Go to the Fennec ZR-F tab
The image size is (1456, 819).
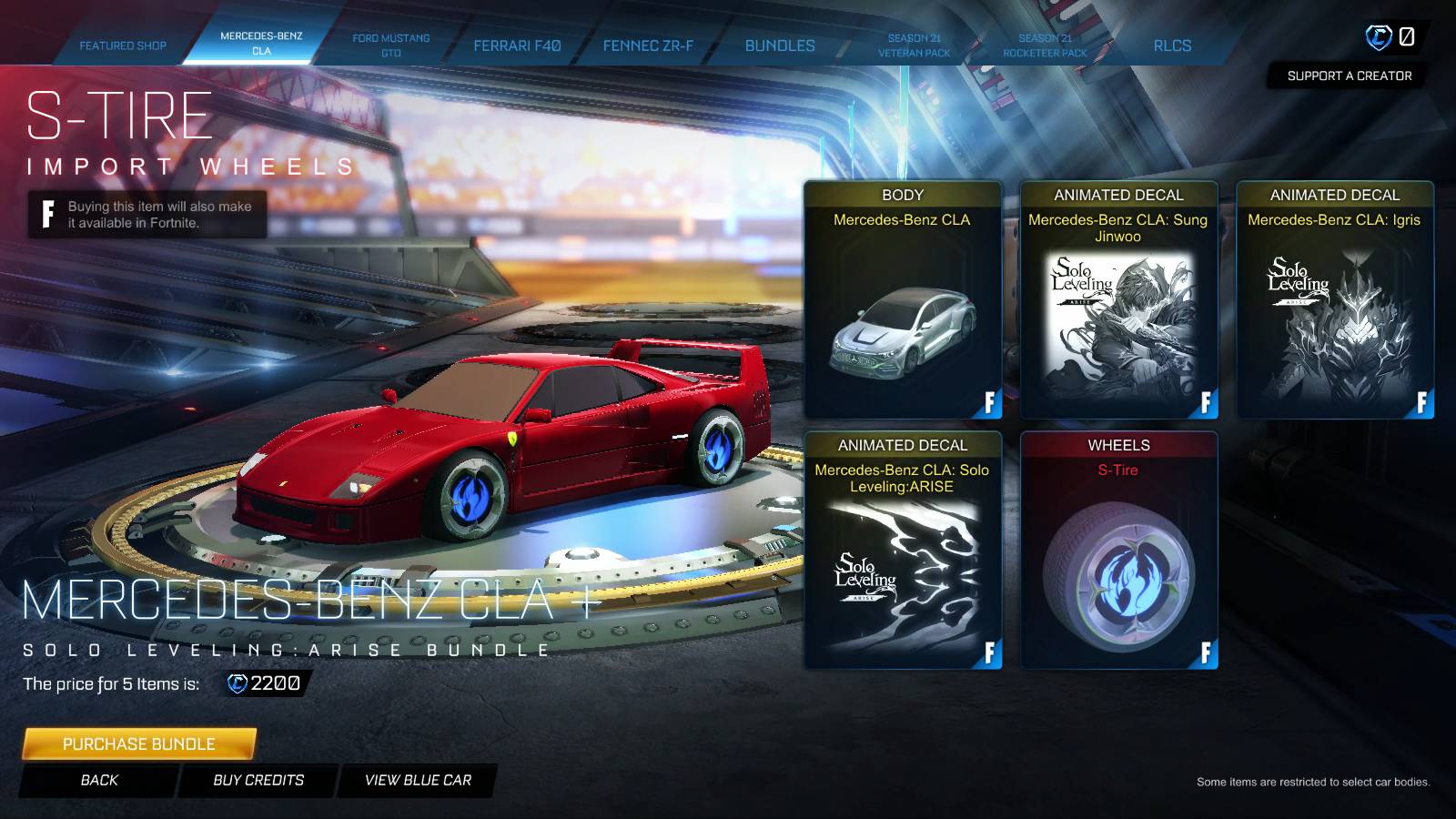tap(648, 45)
